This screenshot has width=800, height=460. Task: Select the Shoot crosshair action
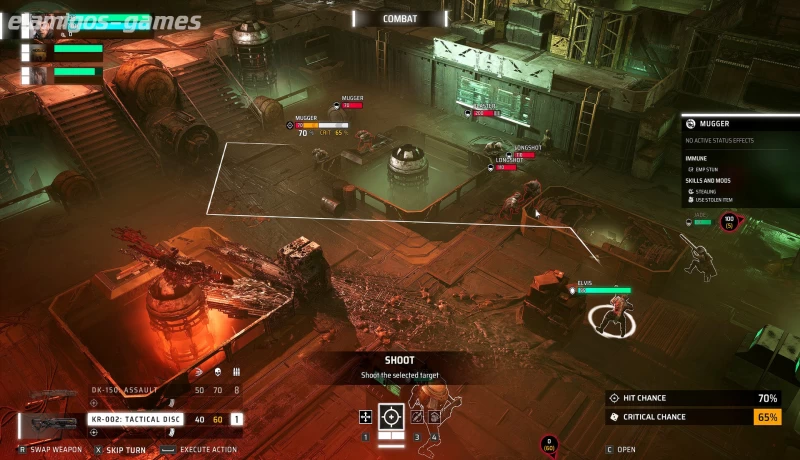click(391, 416)
